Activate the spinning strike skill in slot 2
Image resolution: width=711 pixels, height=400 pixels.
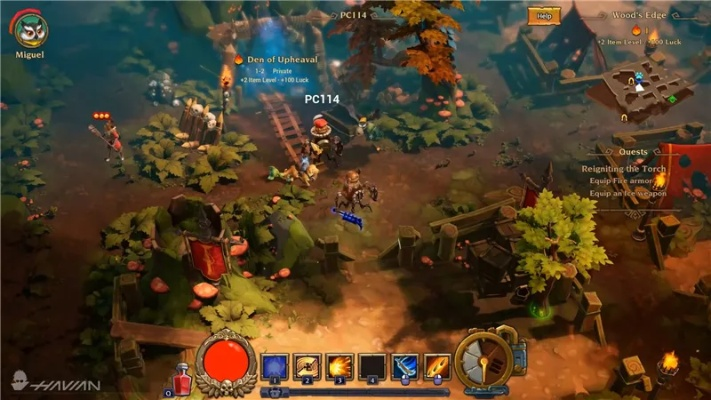(306, 366)
